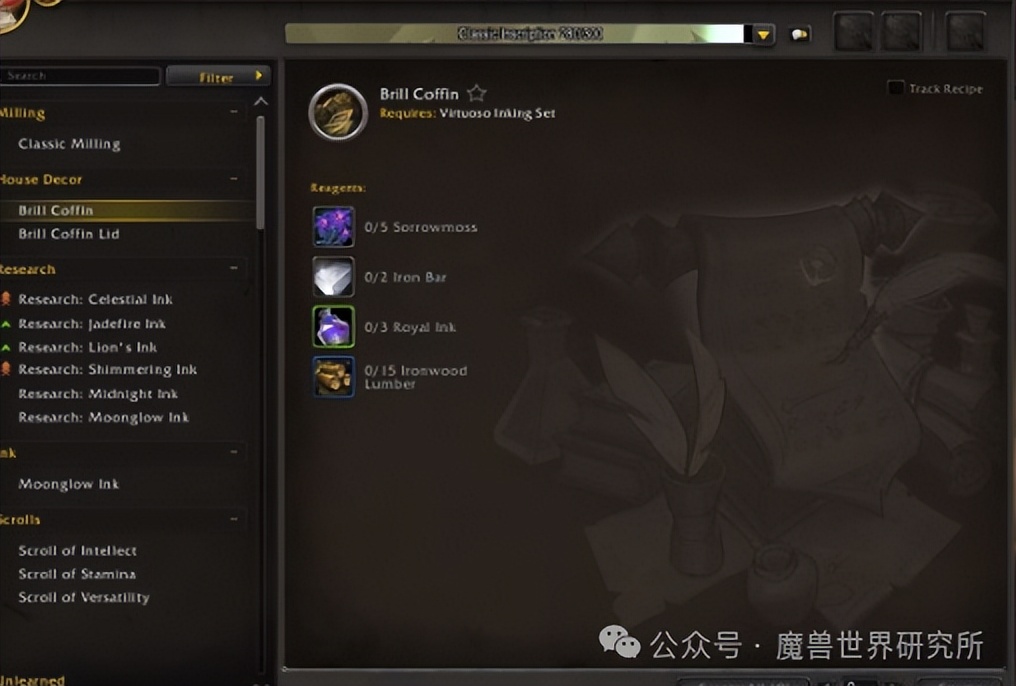Choose Research: Celestial Ink
This screenshot has width=1016, height=686.
[x=95, y=299]
